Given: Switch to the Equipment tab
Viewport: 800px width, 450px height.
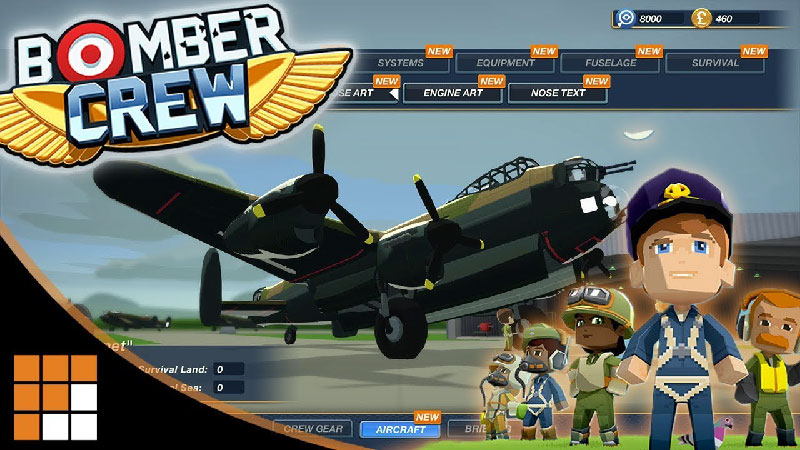Looking at the screenshot, I should pos(507,63).
